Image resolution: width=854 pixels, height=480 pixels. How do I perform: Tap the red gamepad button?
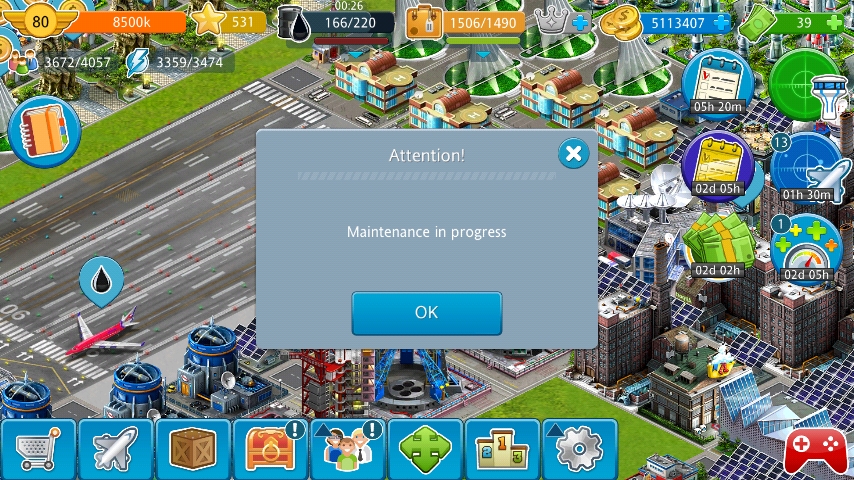pos(815,450)
